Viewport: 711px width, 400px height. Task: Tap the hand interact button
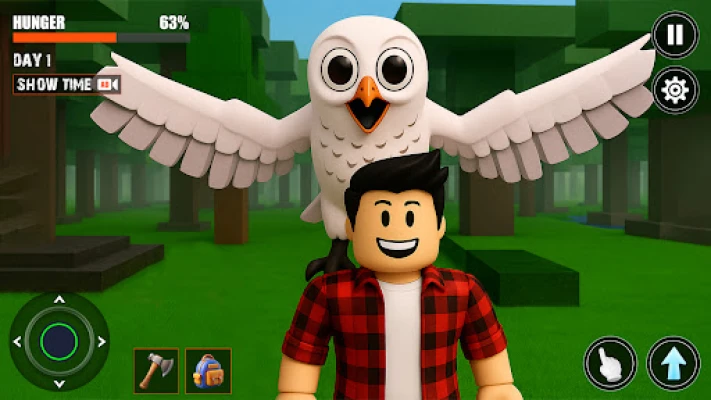click(x=610, y=363)
